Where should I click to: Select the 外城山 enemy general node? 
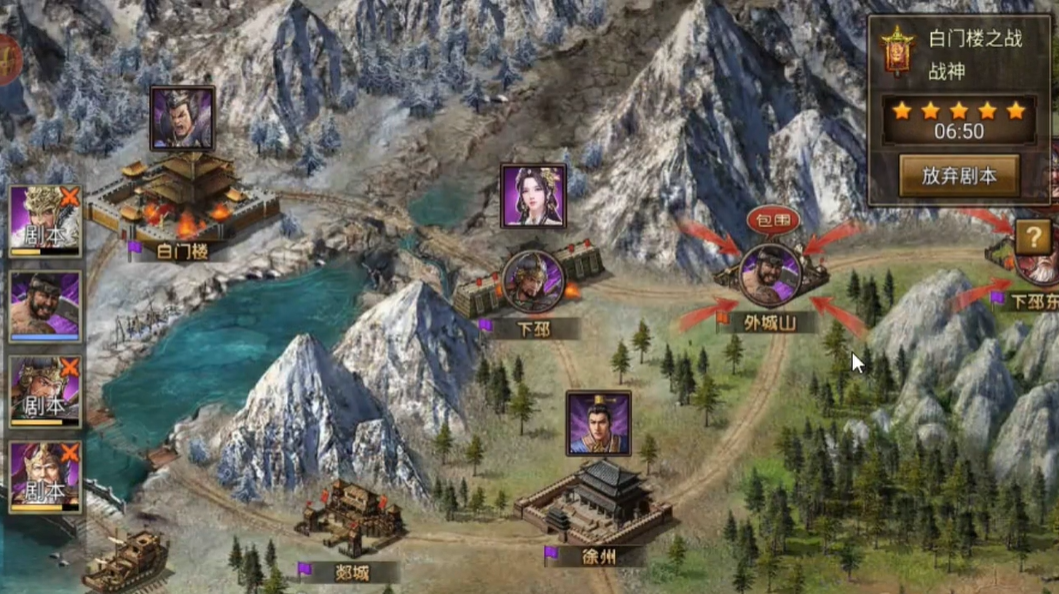pos(769,276)
